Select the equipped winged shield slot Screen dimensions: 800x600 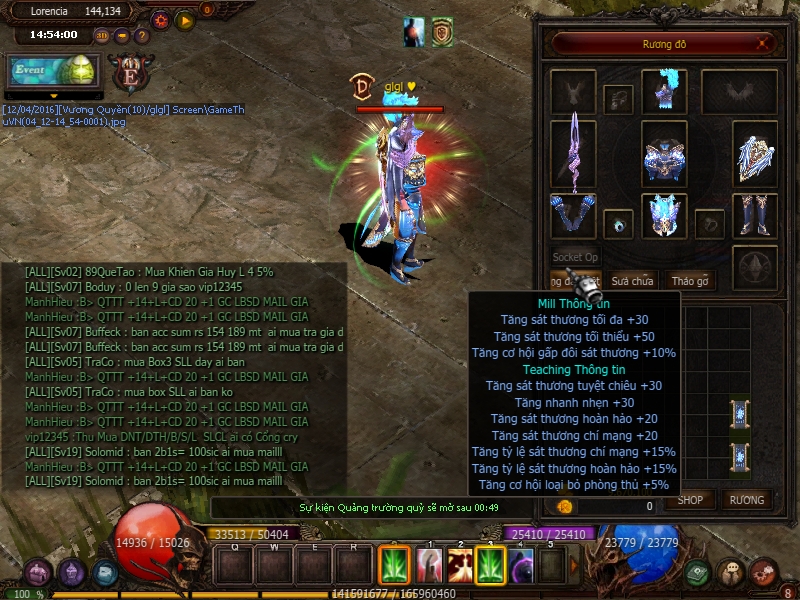pos(755,154)
